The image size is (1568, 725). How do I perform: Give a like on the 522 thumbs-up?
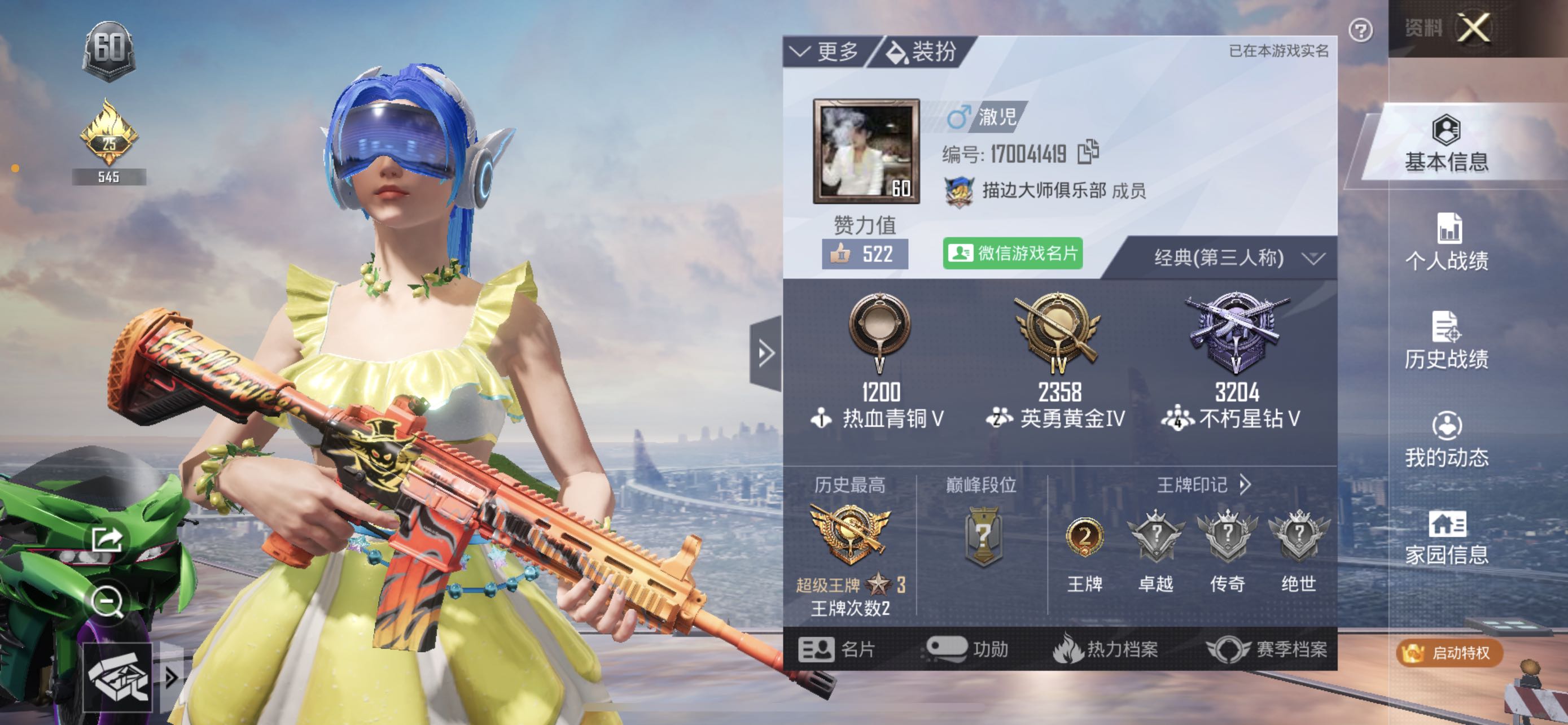(x=864, y=254)
